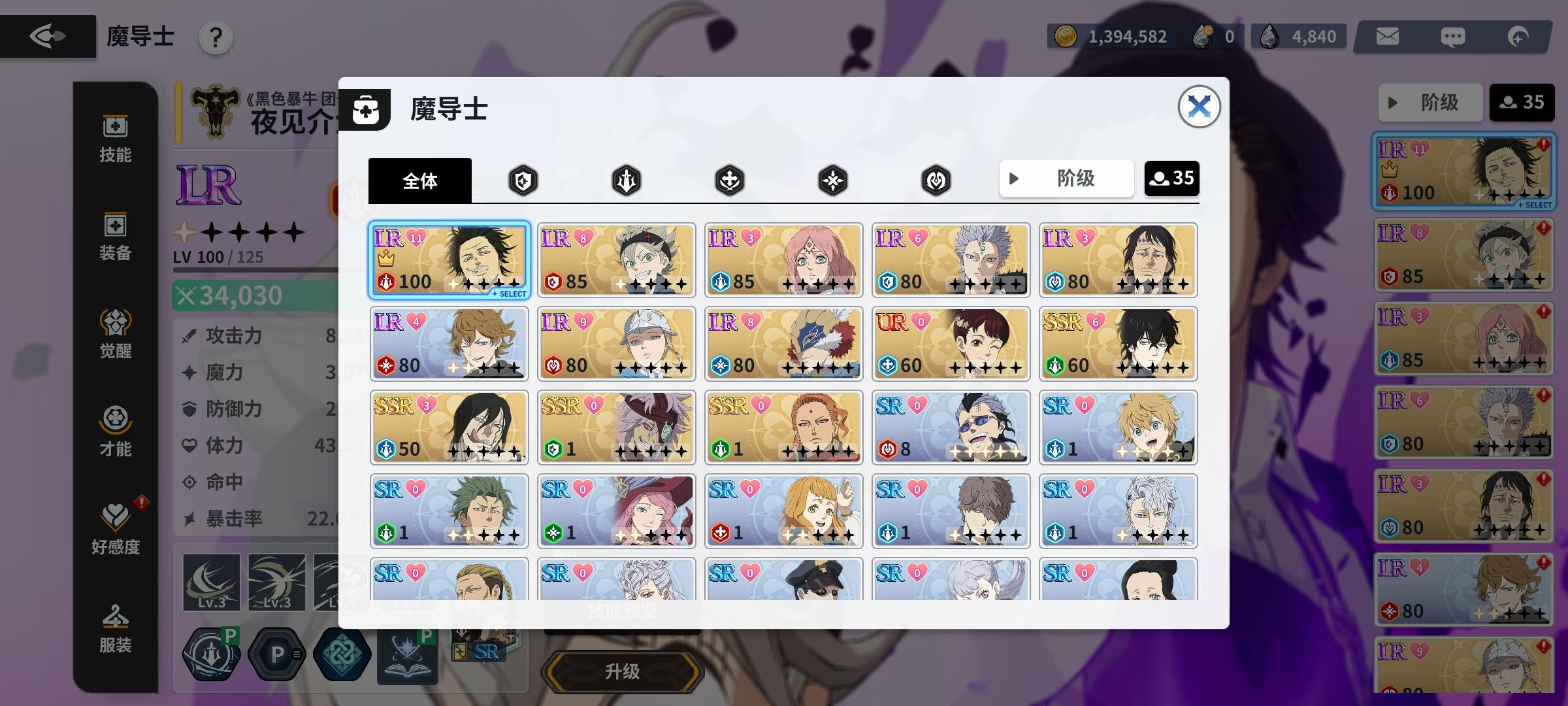Viewport: 1568px width, 706px height.
Task: Open 好感度 panel with notification badge
Action: (115, 526)
